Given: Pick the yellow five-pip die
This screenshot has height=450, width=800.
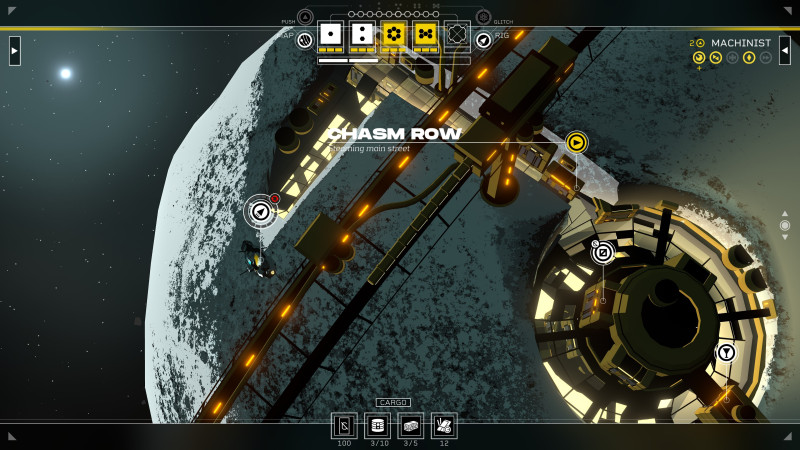Looking at the screenshot, I should 426,34.
